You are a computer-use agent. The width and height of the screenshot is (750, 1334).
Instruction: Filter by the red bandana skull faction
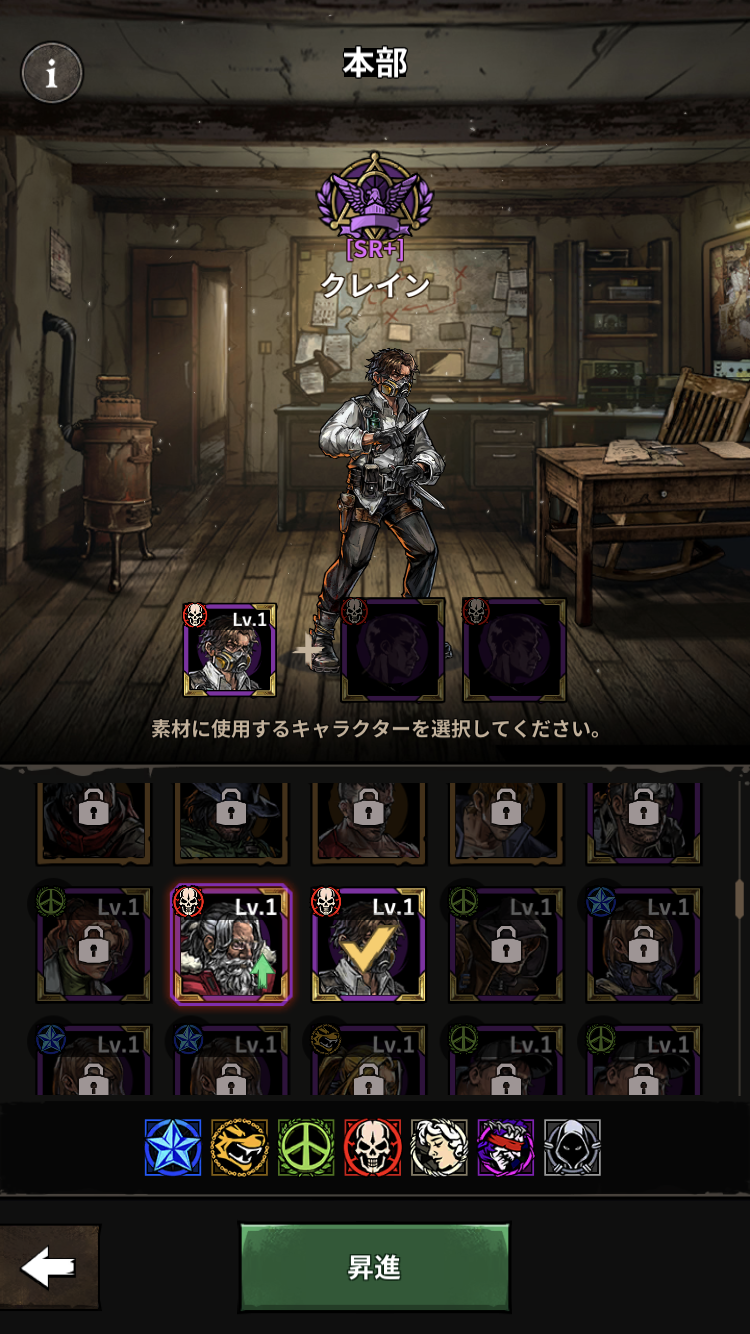point(506,1147)
